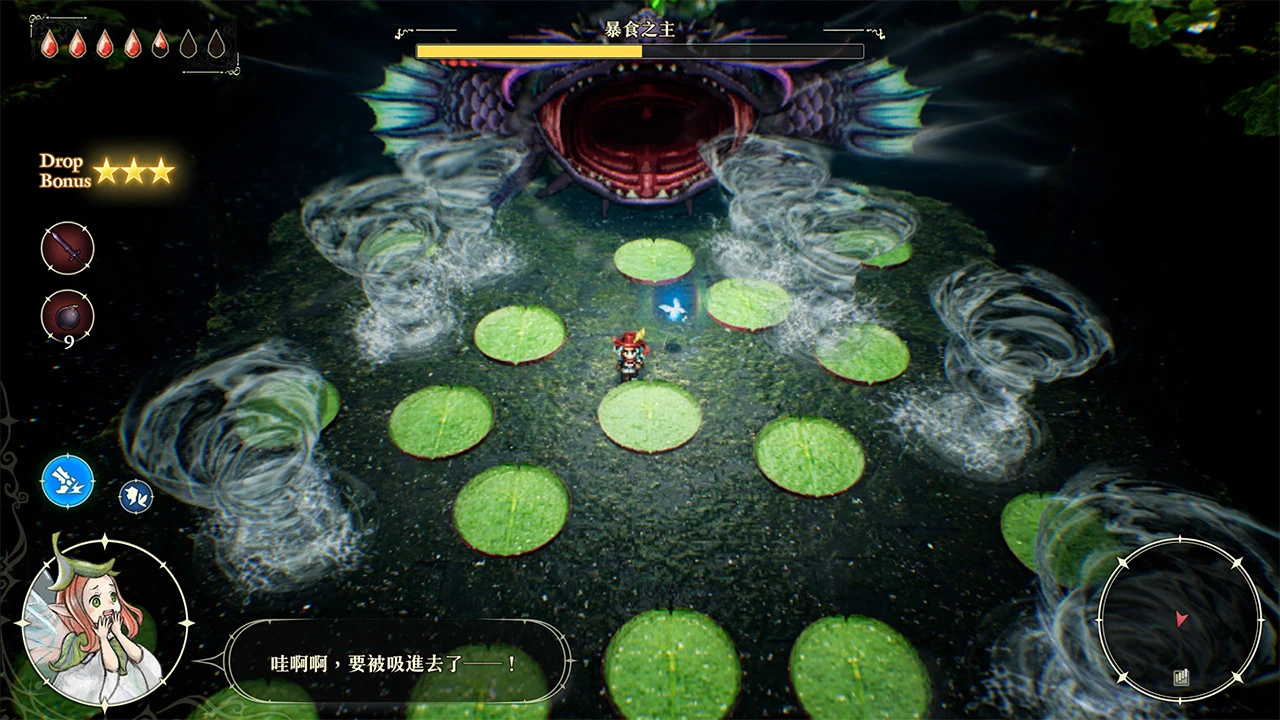Screen dimensions: 1280x720
Task: Advance the fairy's dialogue bubble
Action: 397,662
